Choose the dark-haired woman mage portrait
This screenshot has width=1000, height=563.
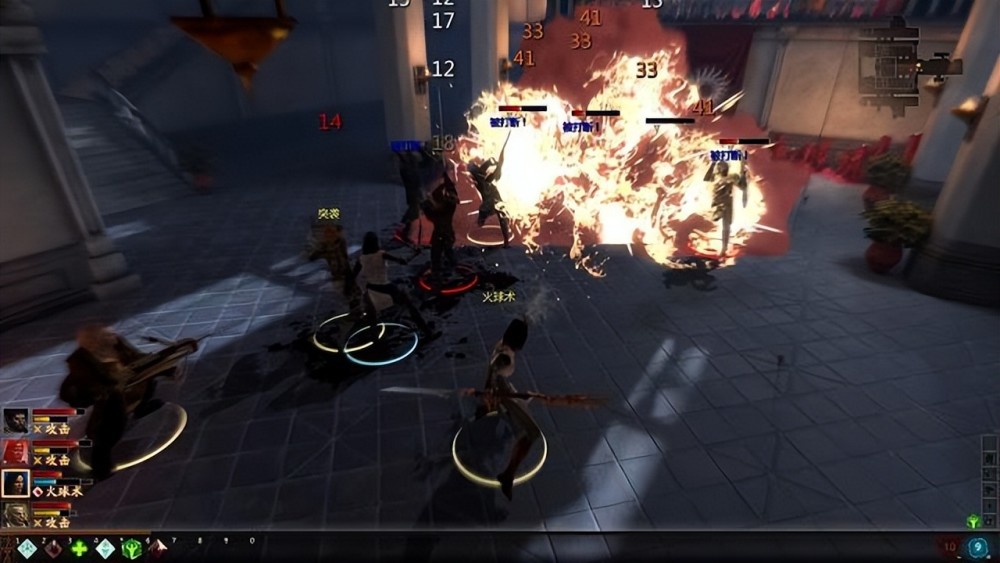click(x=16, y=484)
